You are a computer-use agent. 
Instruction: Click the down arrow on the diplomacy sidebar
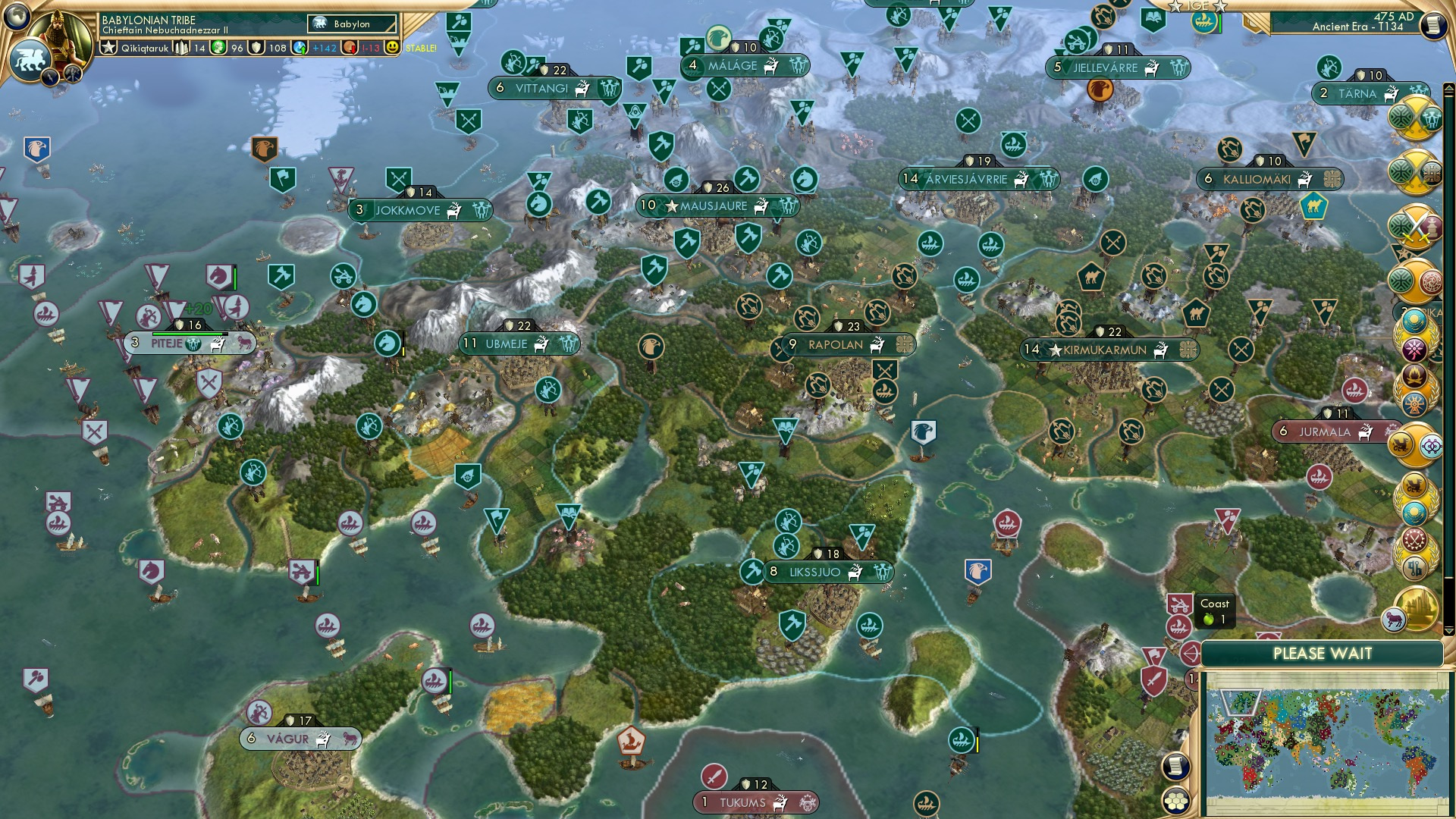(1449, 631)
